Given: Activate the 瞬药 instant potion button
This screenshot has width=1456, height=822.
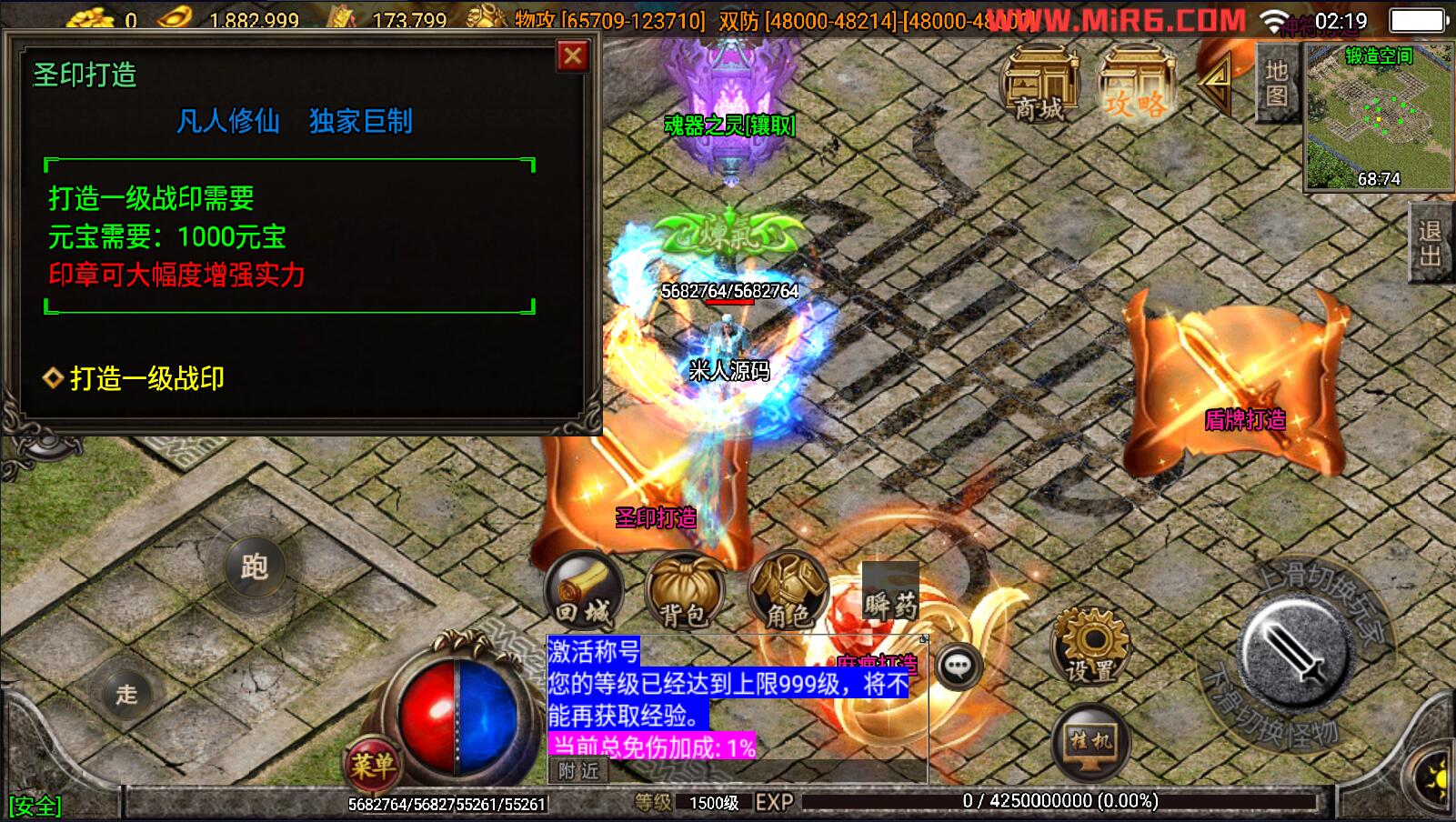Looking at the screenshot, I should [x=890, y=594].
